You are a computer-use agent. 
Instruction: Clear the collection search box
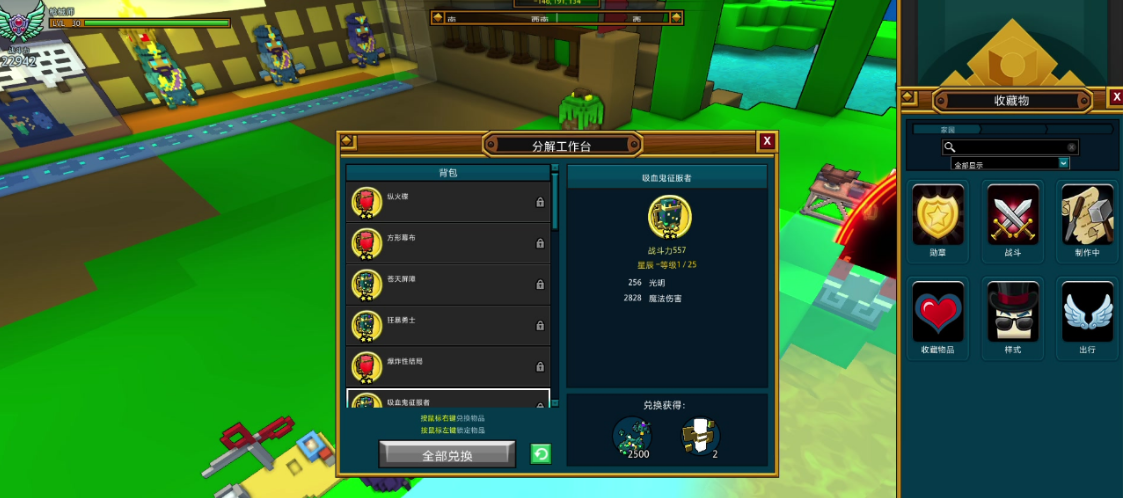click(1071, 147)
